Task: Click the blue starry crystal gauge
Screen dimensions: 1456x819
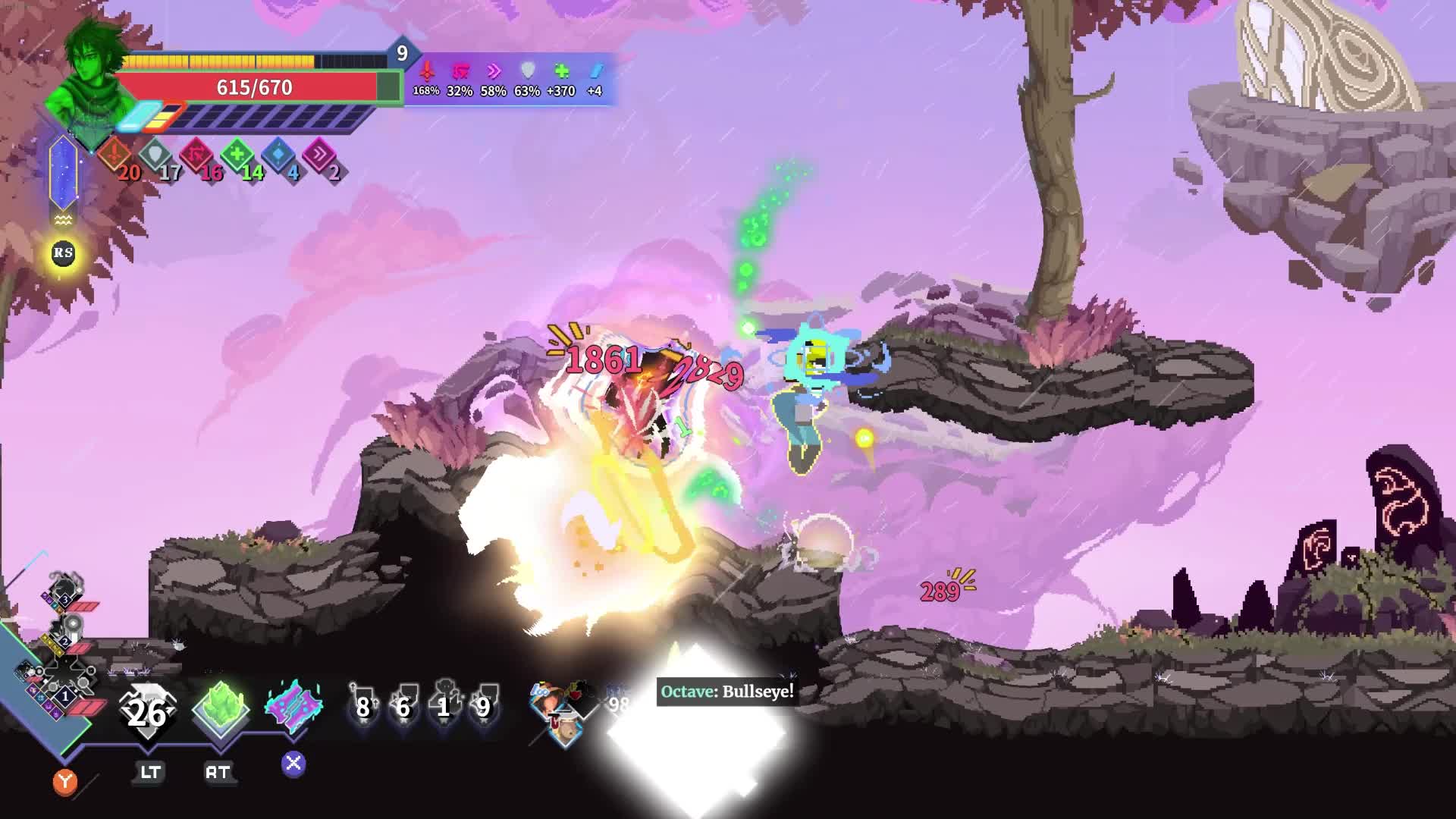Action: tap(63, 173)
